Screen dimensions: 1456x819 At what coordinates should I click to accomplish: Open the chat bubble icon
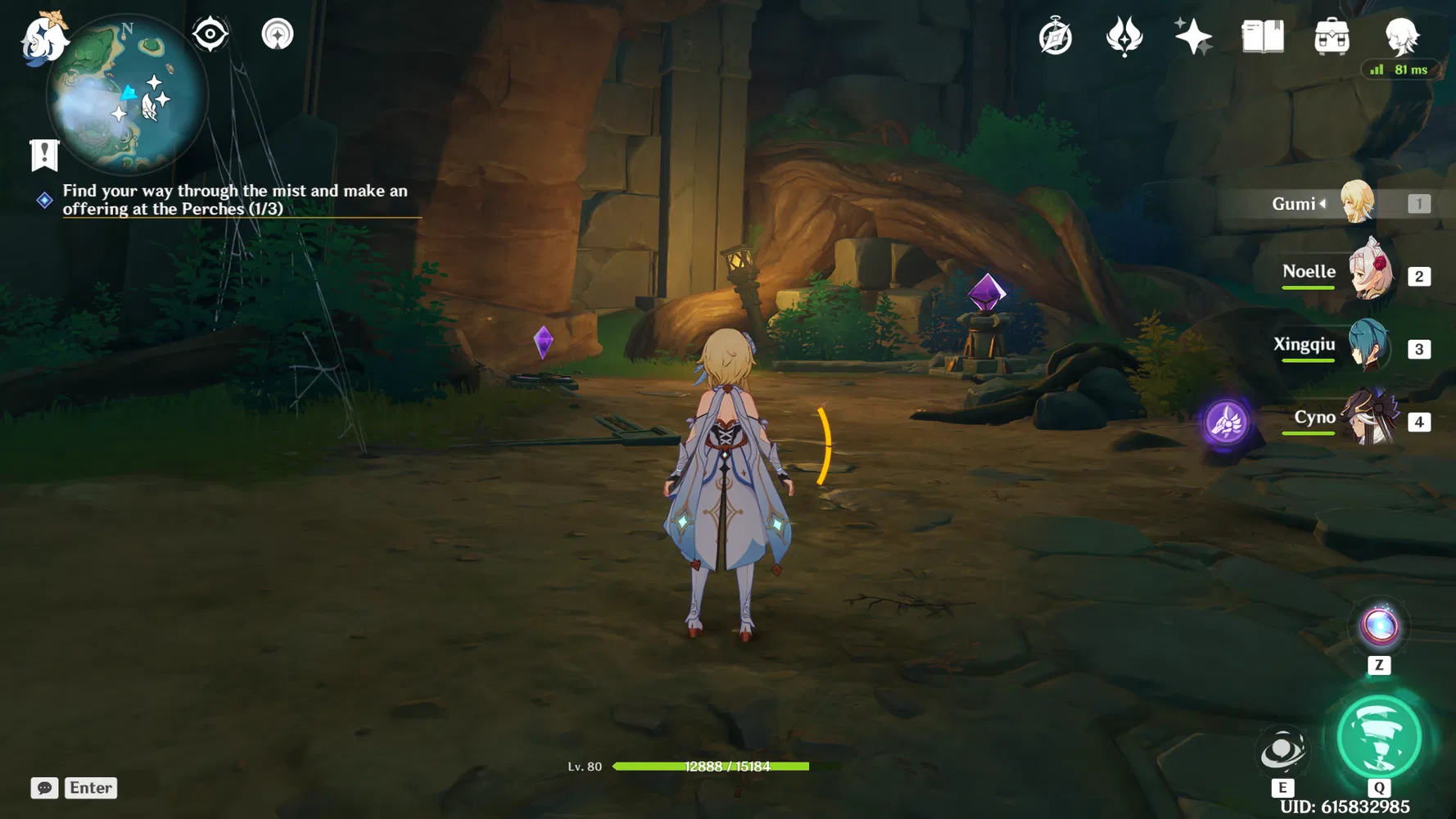[x=45, y=788]
